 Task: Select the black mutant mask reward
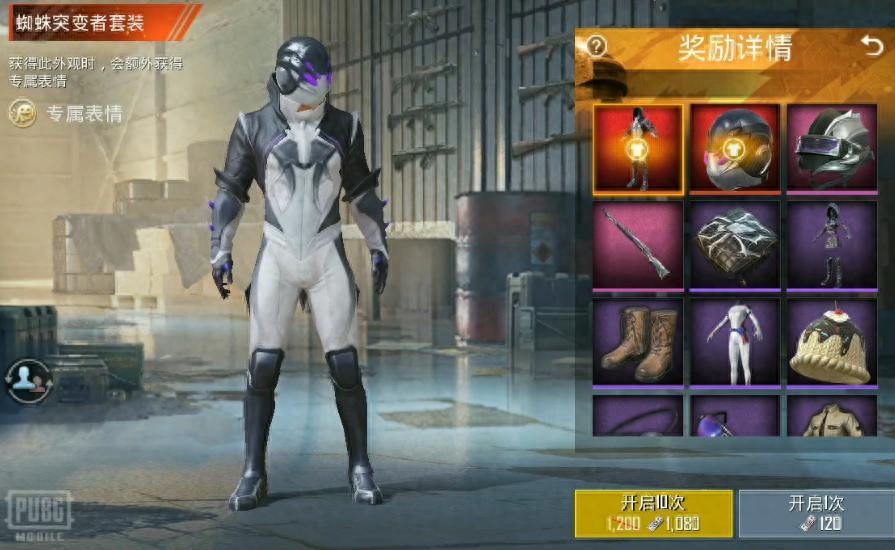click(x=734, y=149)
